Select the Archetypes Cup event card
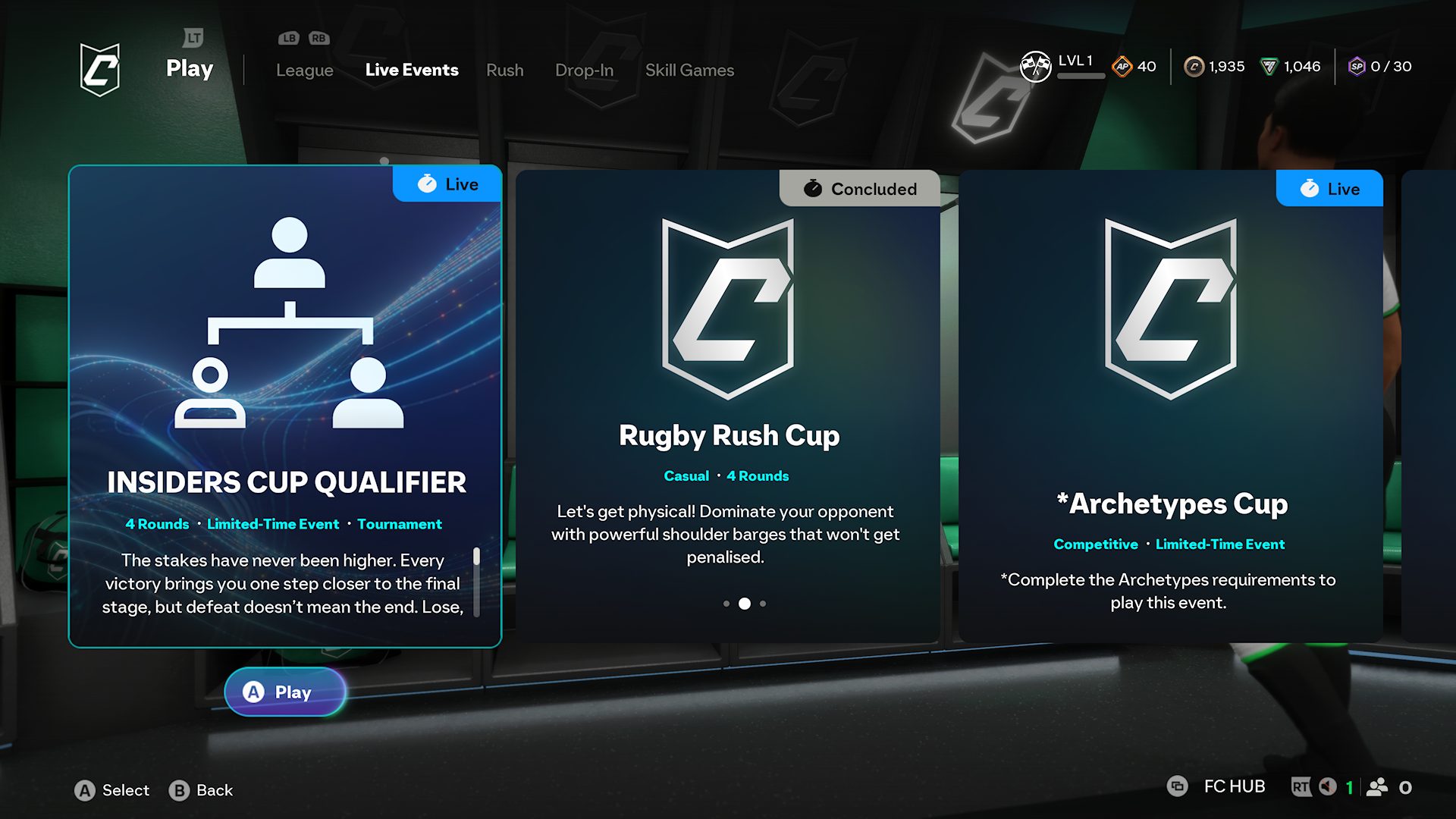The width and height of the screenshot is (1456, 819). tap(1170, 406)
